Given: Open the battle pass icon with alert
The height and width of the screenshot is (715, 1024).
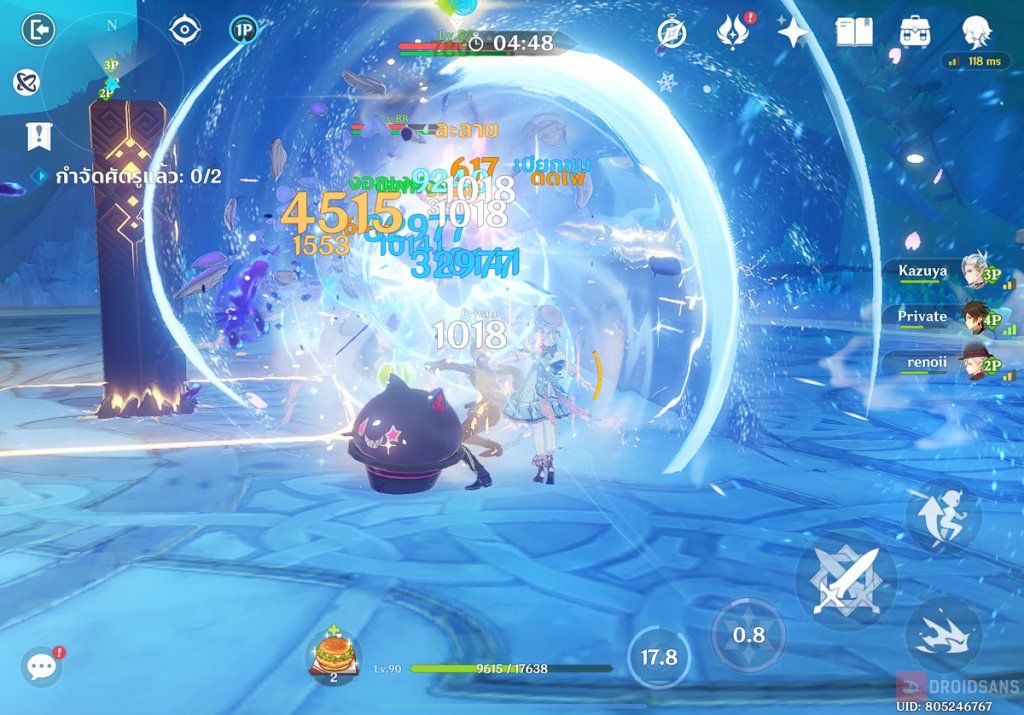Looking at the screenshot, I should (733, 33).
